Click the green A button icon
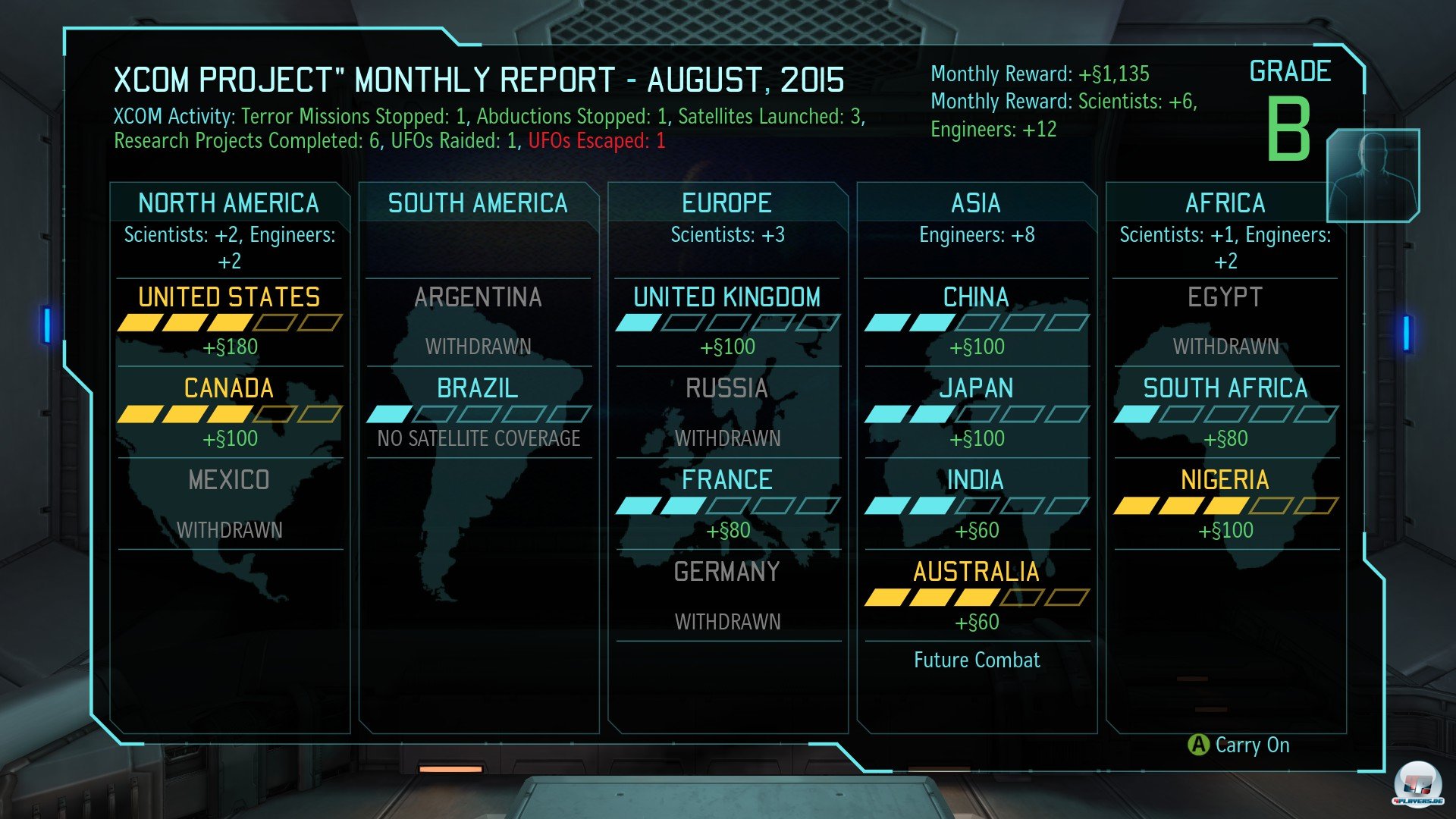The width and height of the screenshot is (1456, 819). tap(1200, 745)
